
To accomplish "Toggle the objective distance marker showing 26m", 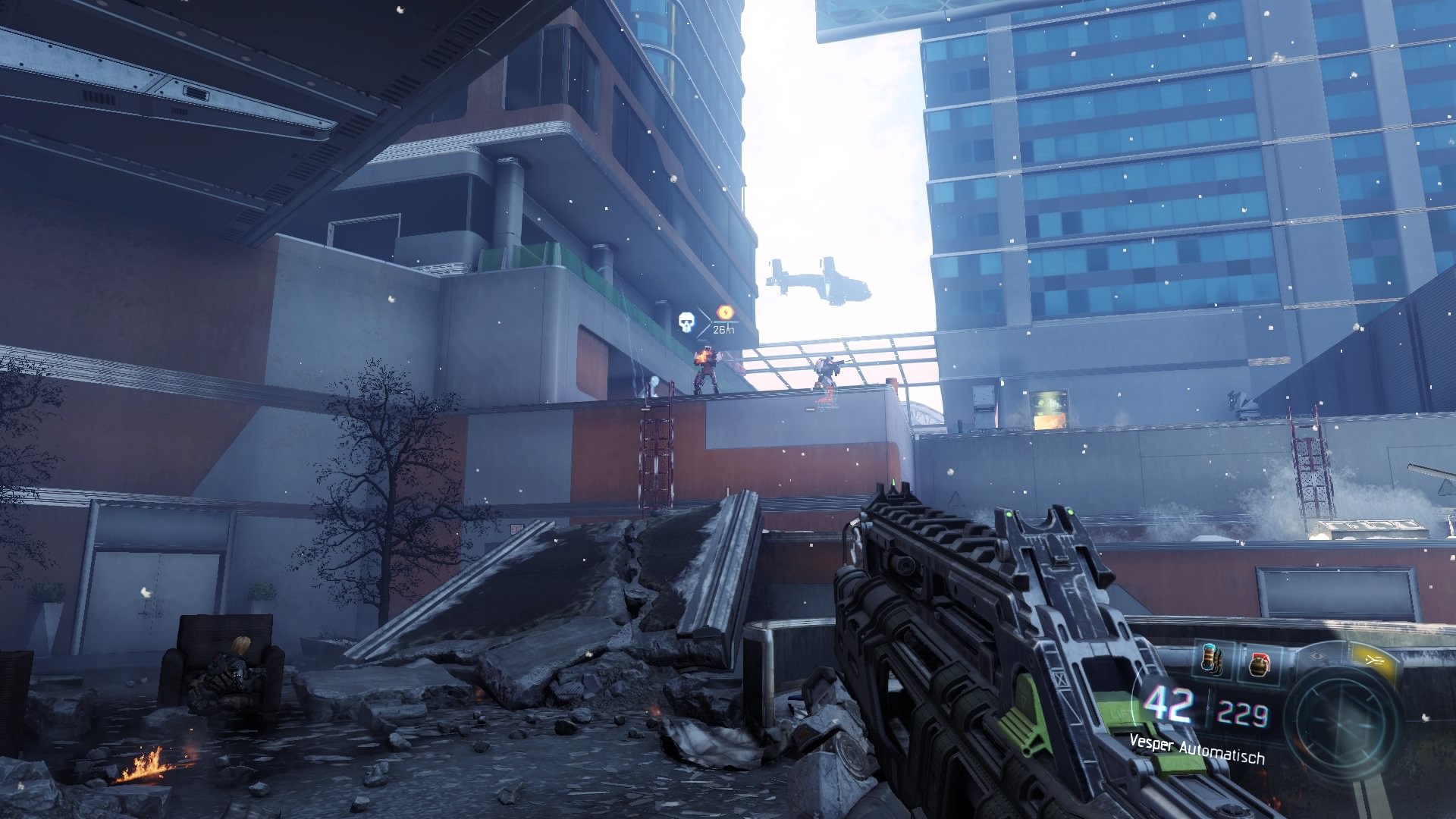I will tap(723, 331).
